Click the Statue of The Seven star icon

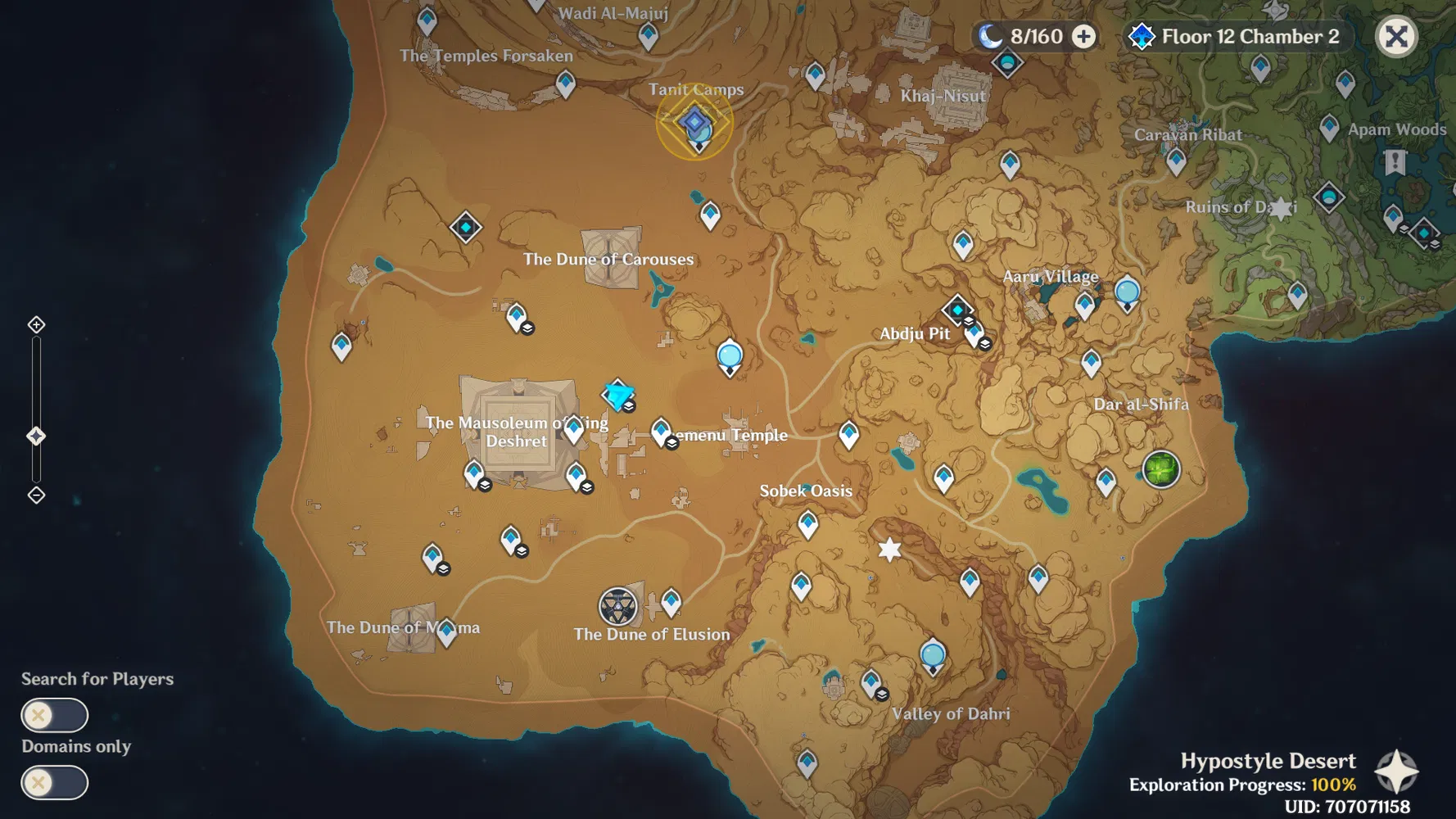tap(890, 550)
